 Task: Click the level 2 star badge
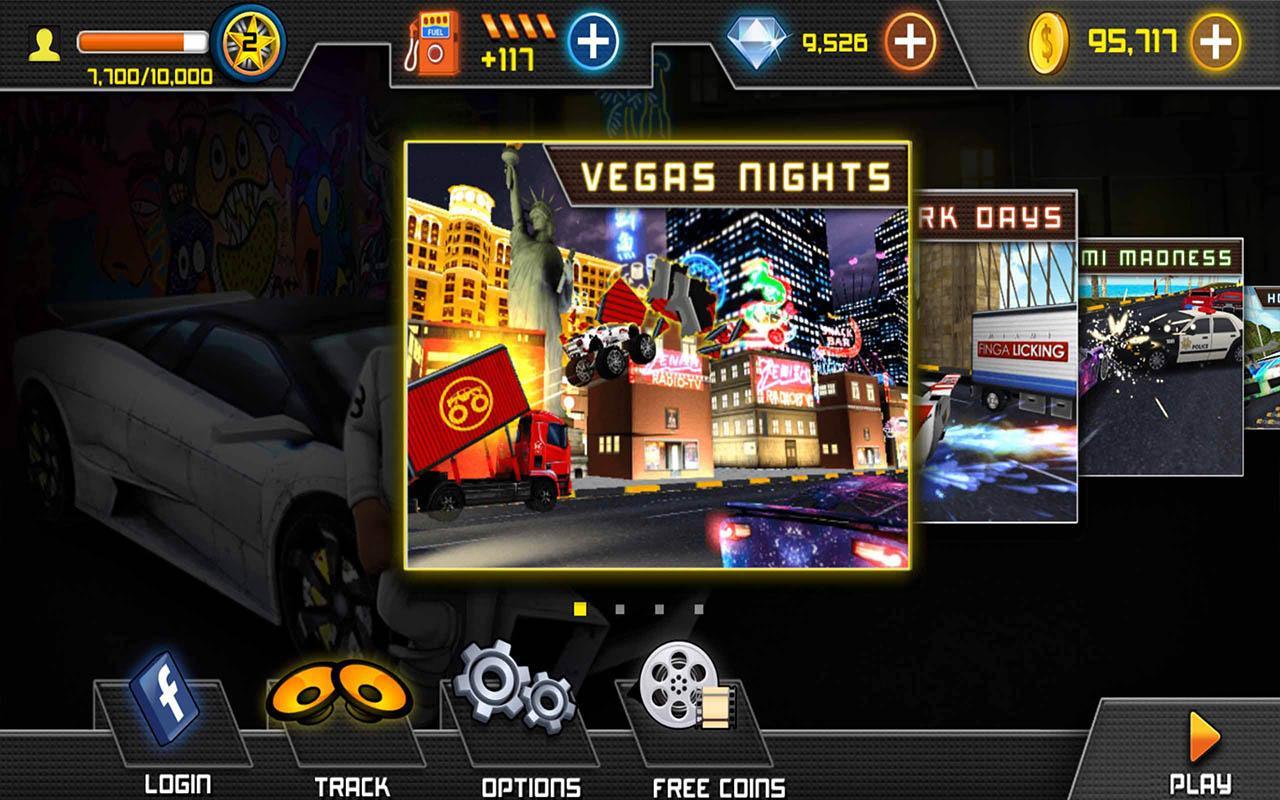coord(250,42)
